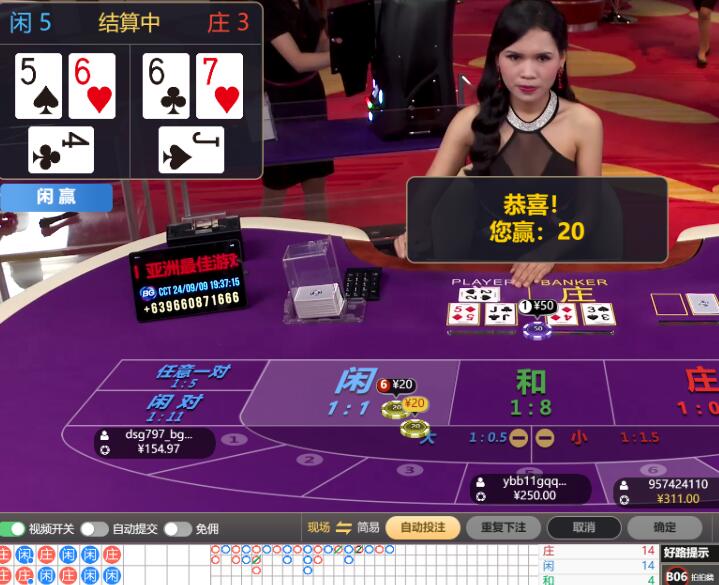
Task: Switch view using the 现场/简易 swap arrows
Action: pos(344,528)
